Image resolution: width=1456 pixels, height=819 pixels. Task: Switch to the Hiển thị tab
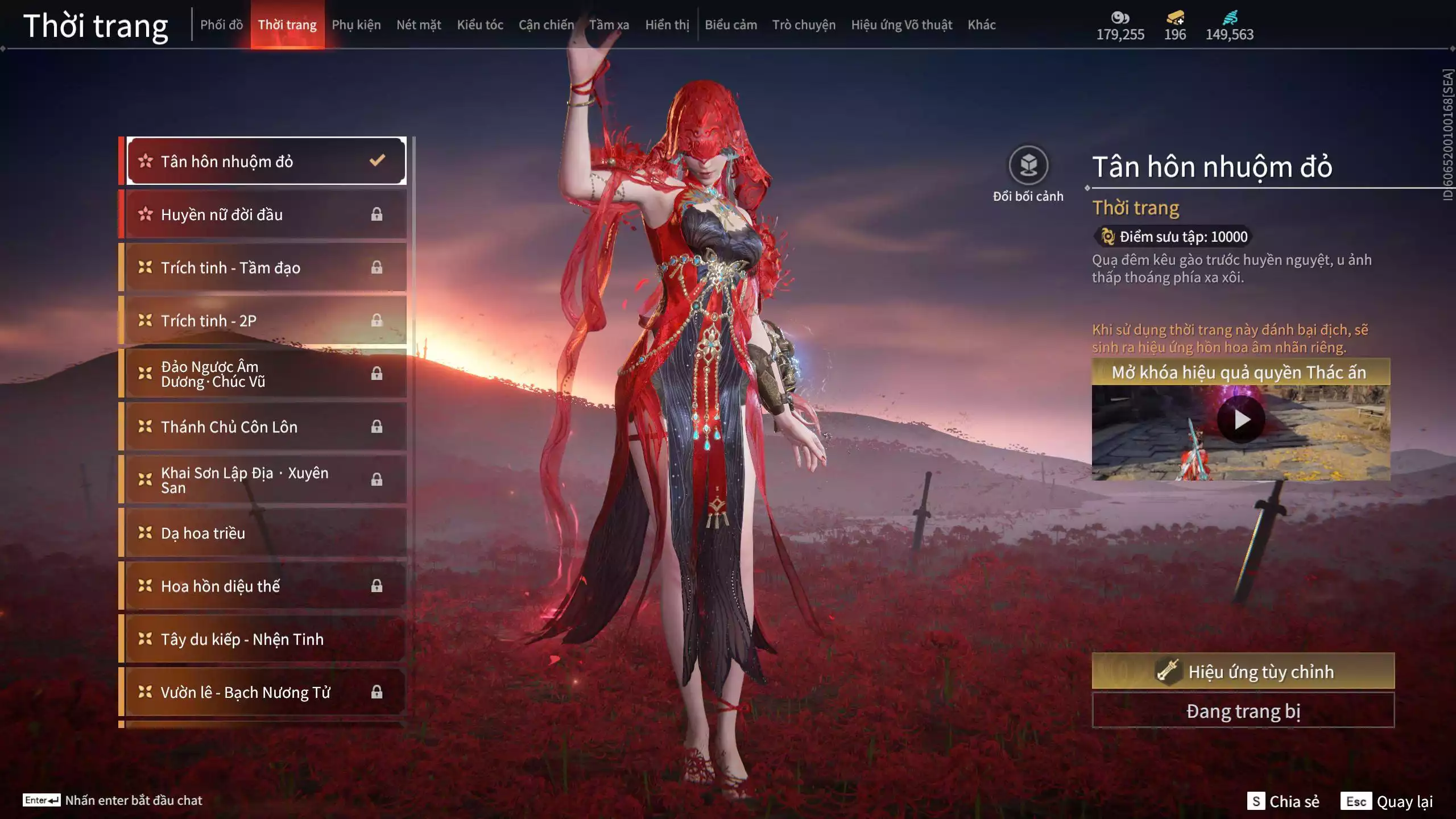tap(667, 25)
